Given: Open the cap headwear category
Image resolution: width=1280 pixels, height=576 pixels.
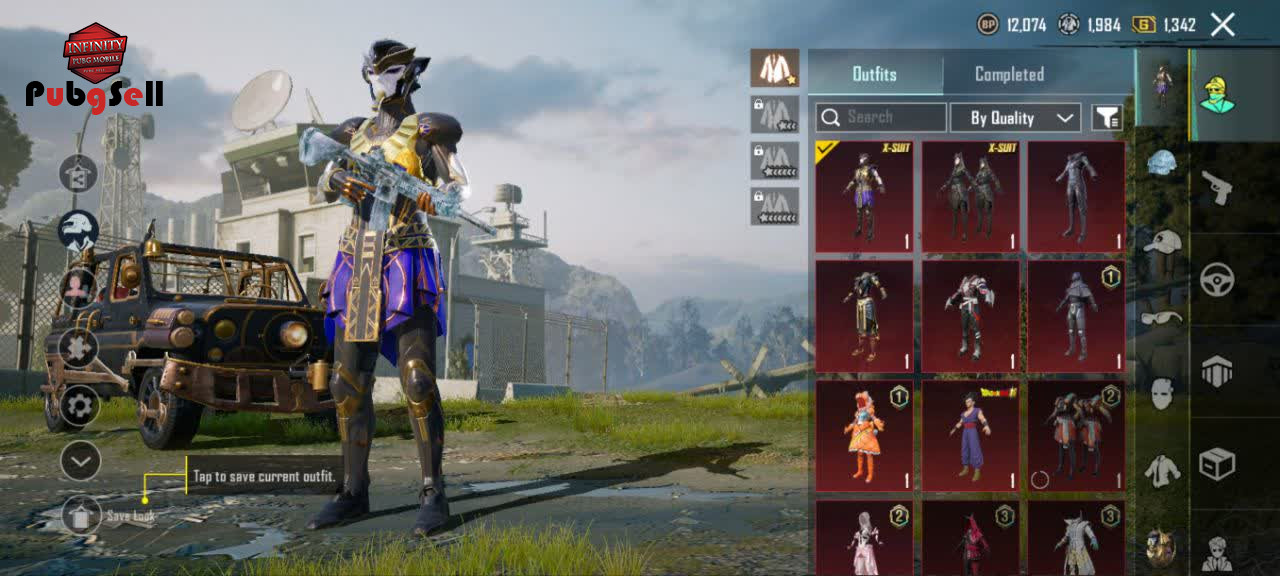Looking at the screenshot, I should coord(1162,242).
